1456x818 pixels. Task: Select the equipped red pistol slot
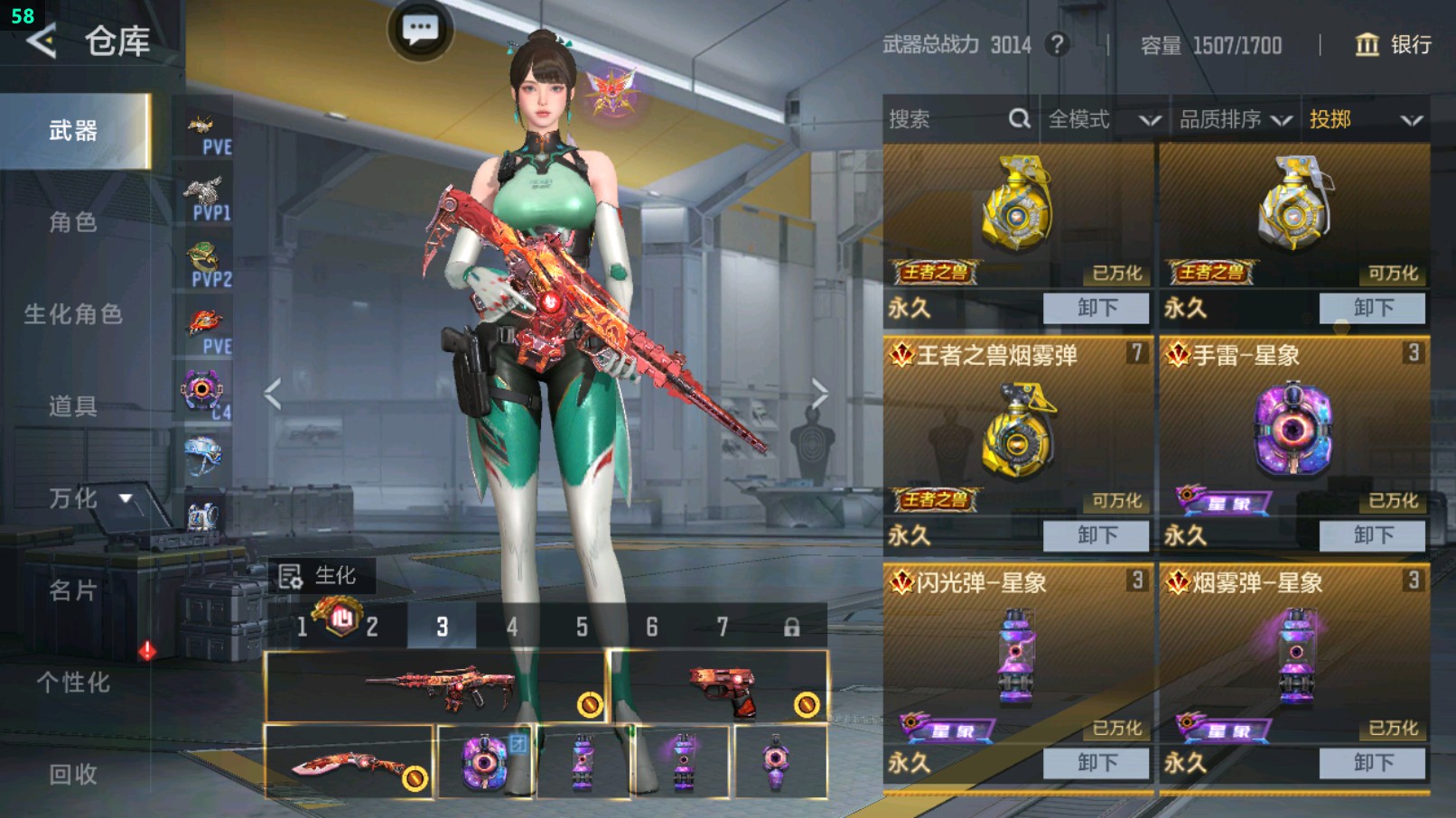coord(720,688)
